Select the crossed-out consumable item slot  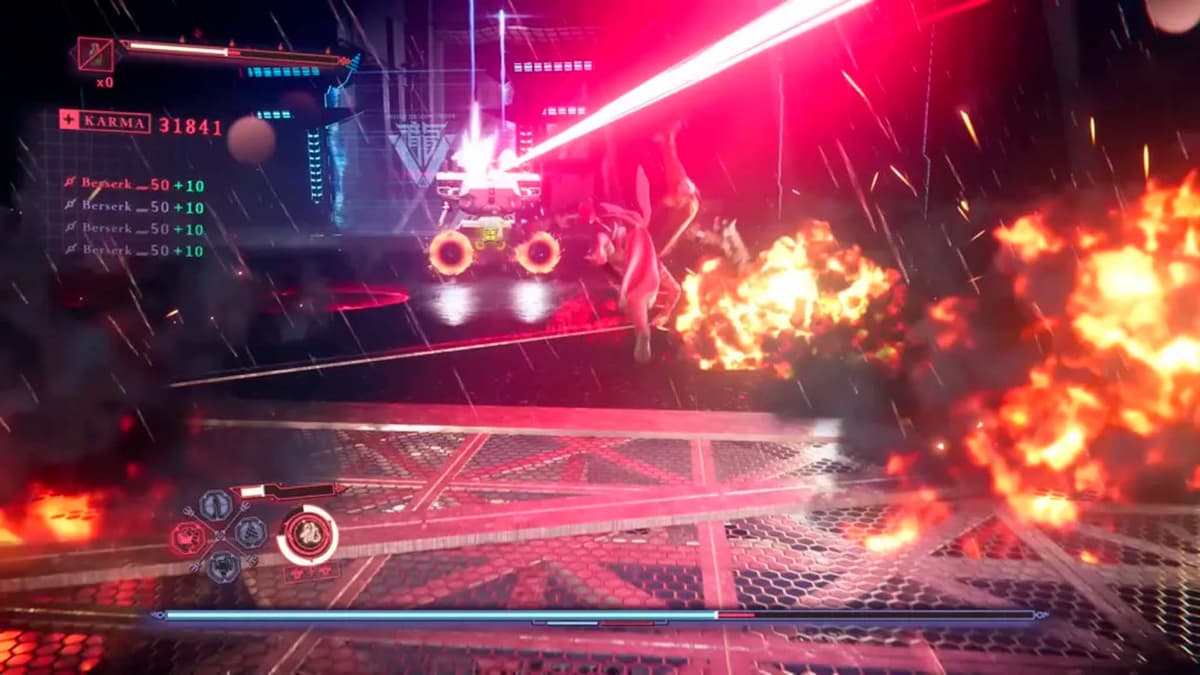pyautogui.click(x=96, y=54)
